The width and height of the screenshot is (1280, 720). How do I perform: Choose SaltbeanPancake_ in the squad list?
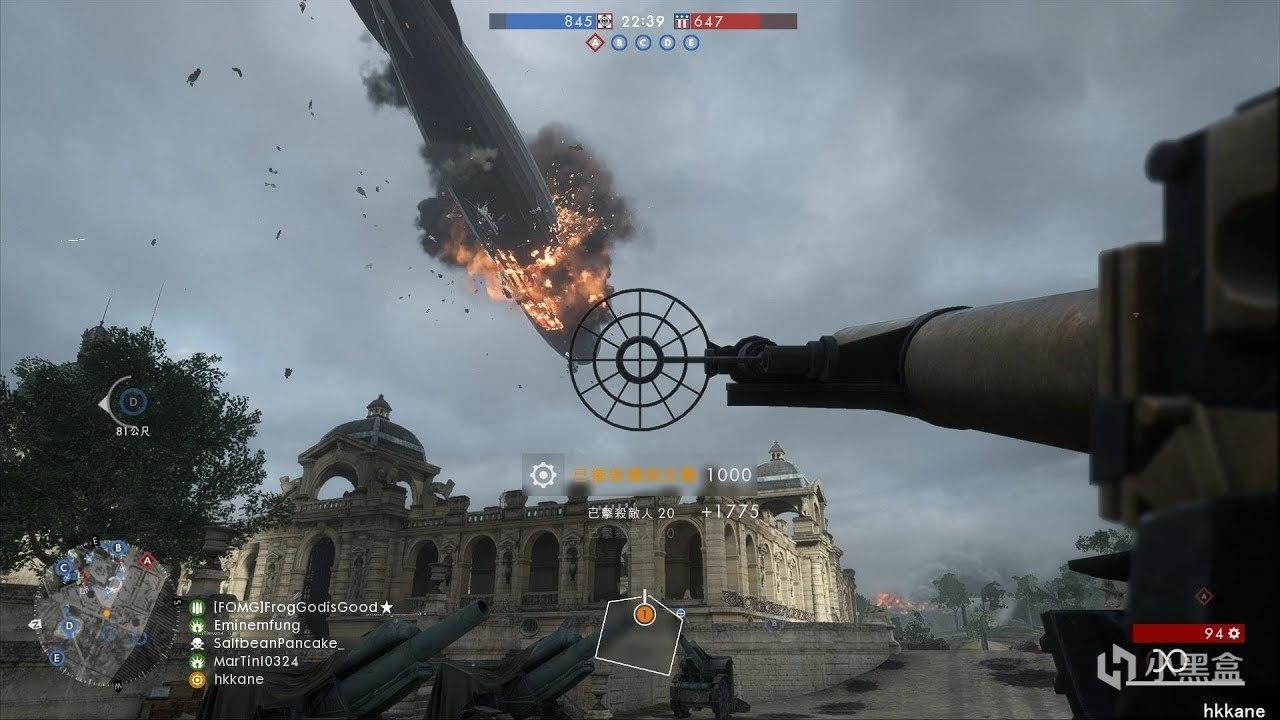277,643
